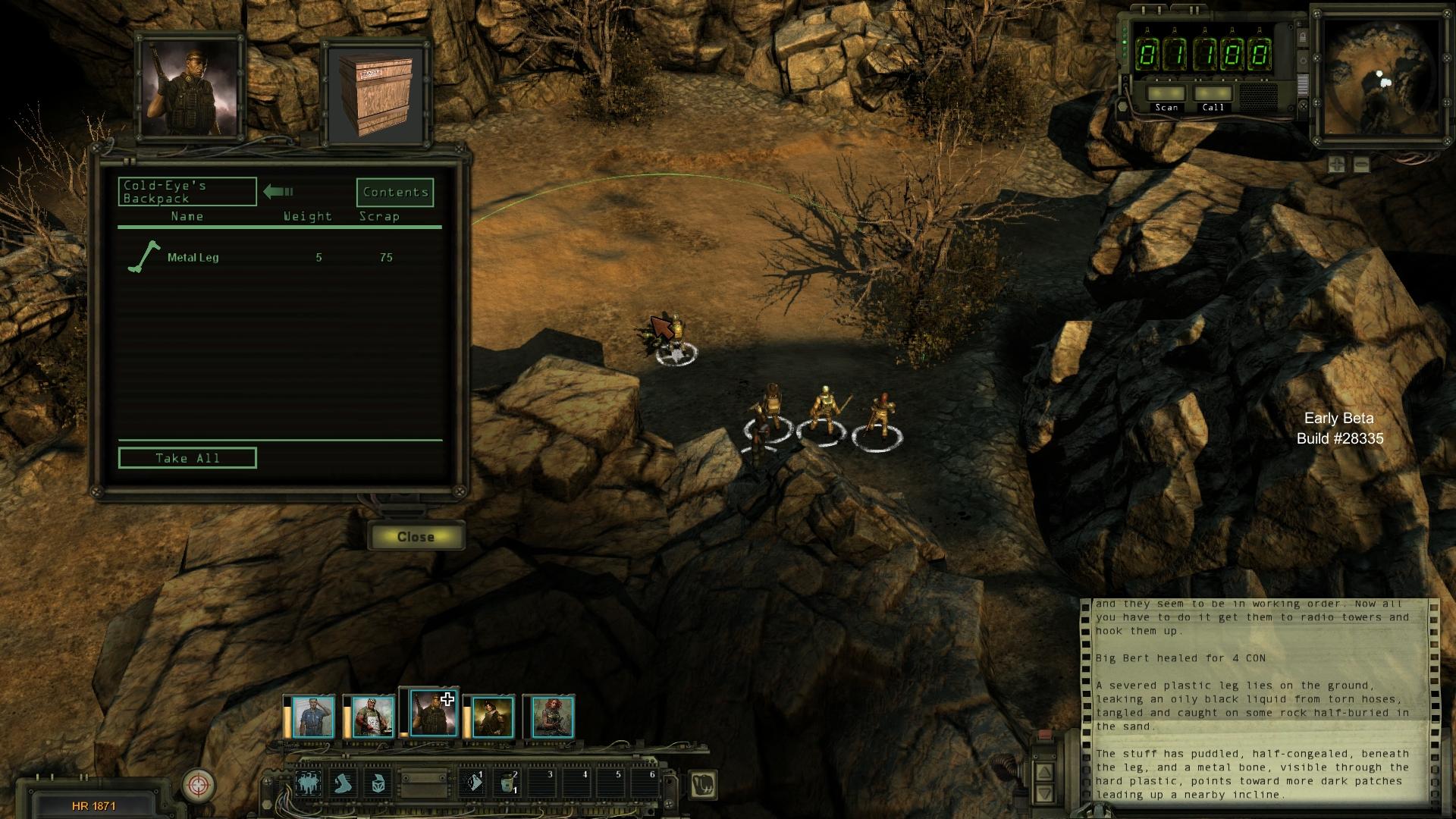Open Cold-Eye's Backpack tab

coord(187,192)
